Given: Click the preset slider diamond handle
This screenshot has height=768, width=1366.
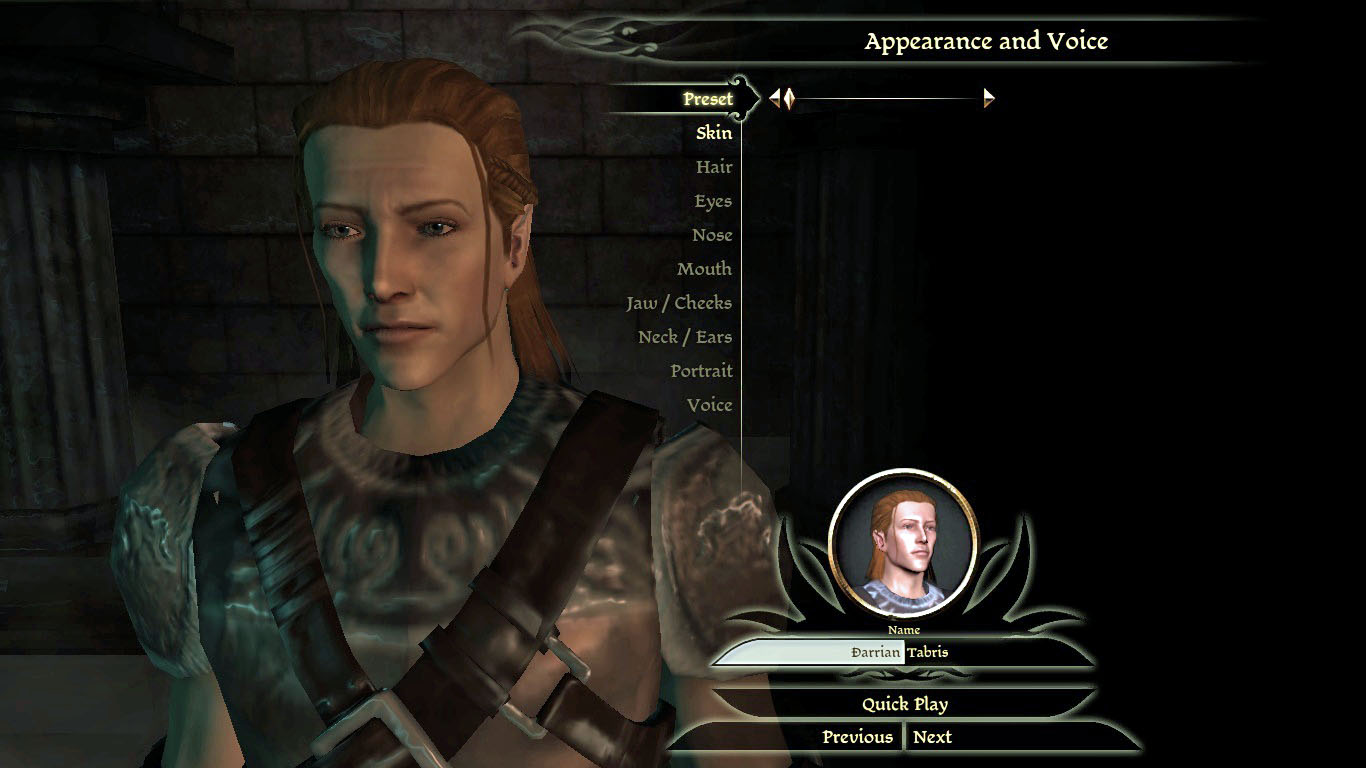Looking at the screenshot, I should pyautogui.click(x=788, y=98).
